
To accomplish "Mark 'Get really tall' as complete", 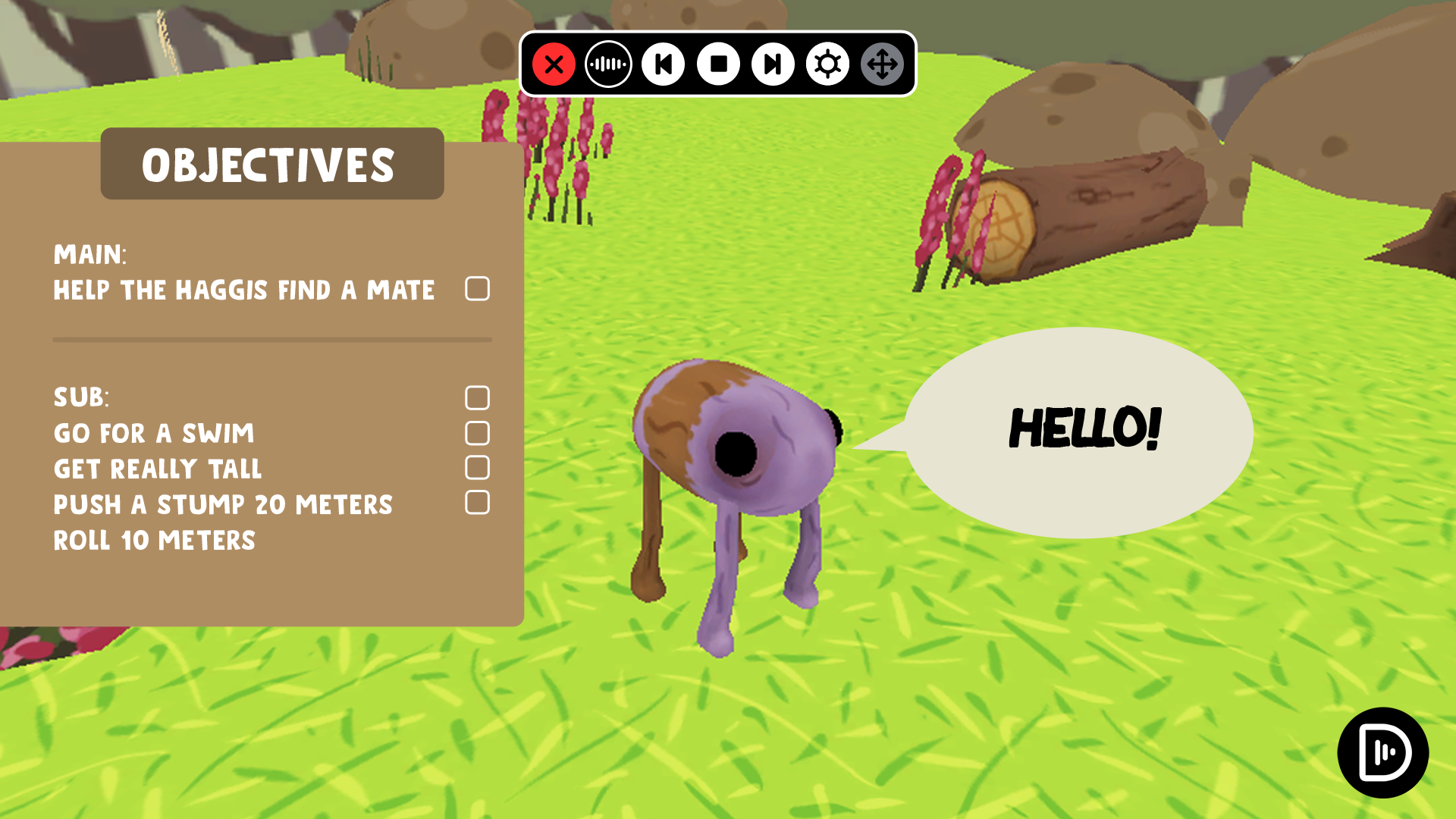I will click(479, 468).
